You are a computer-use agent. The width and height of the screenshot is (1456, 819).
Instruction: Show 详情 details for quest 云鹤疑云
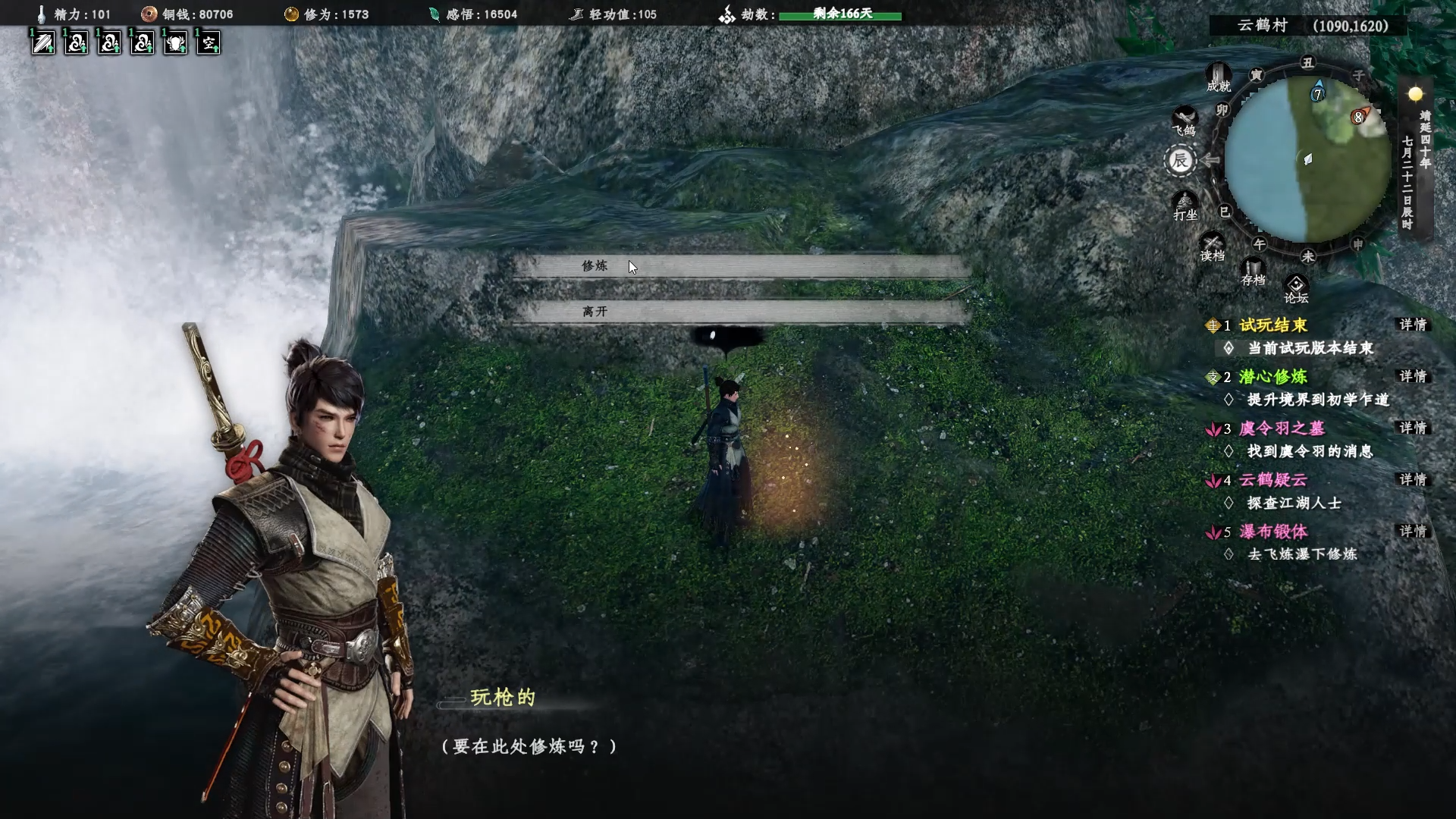1413,479
